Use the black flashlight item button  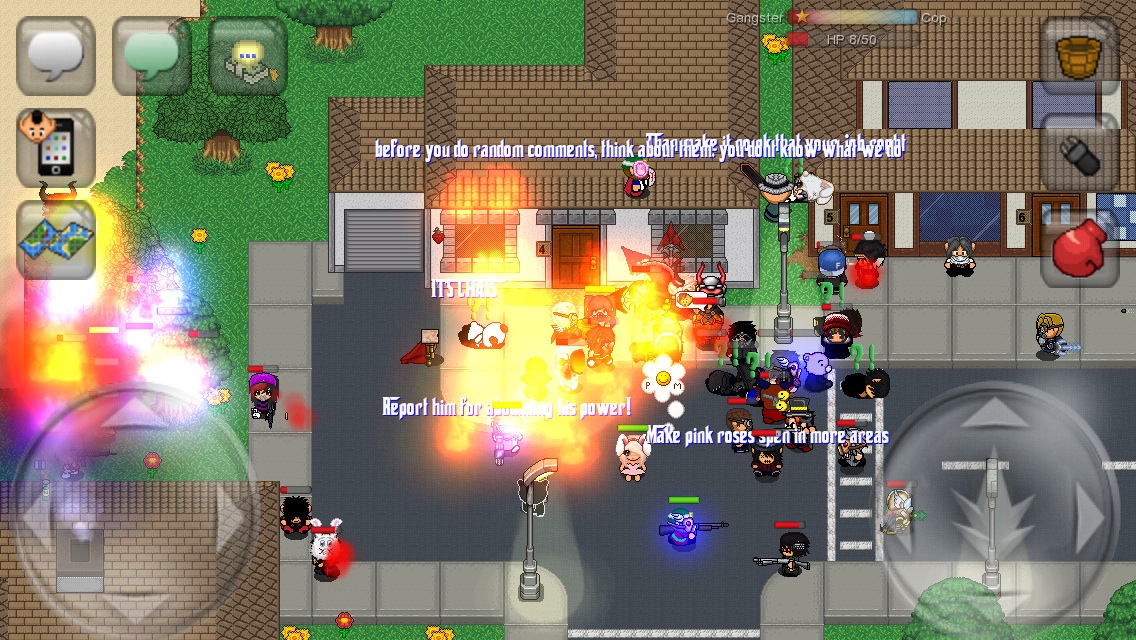(1079, 150)
